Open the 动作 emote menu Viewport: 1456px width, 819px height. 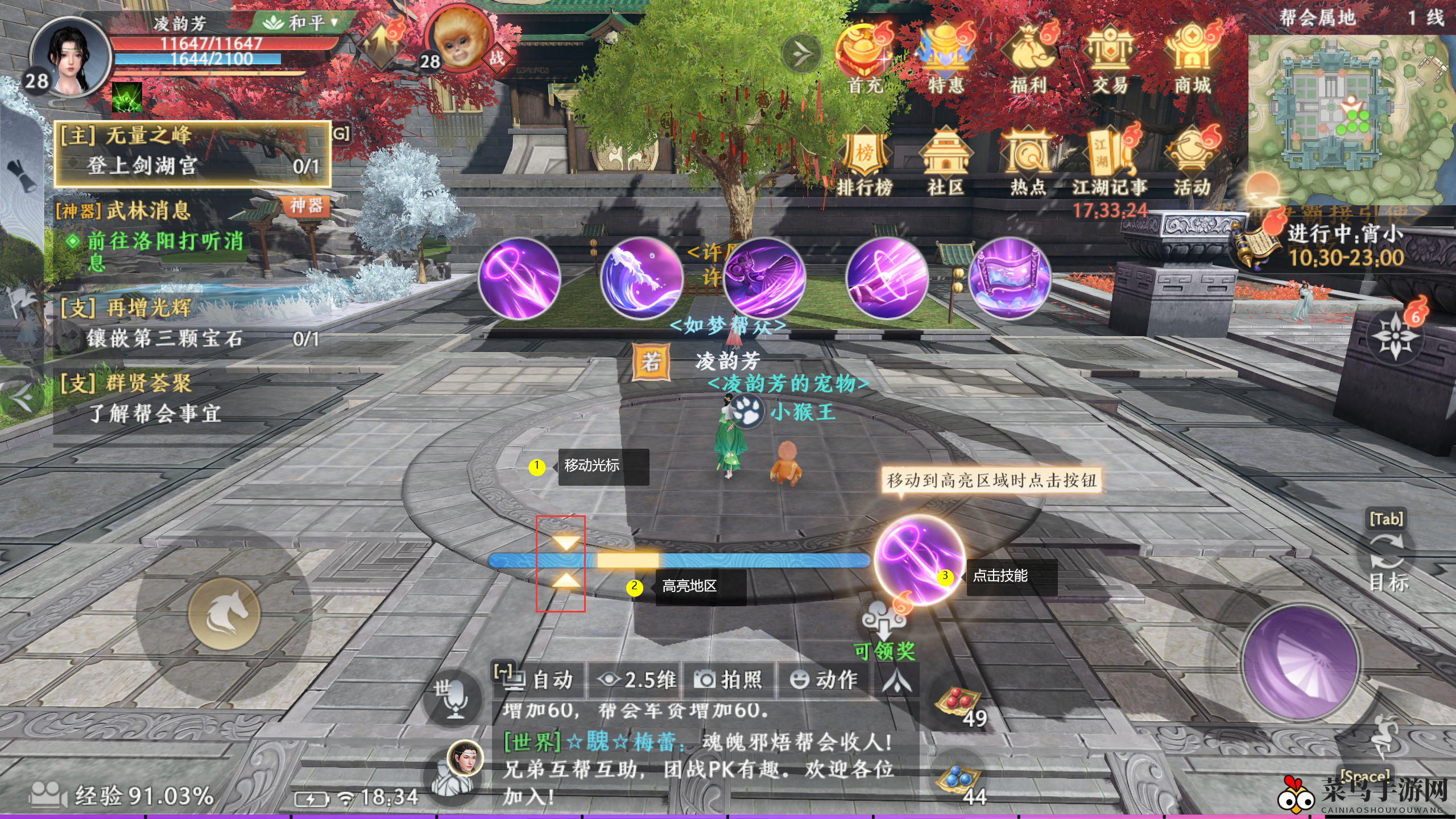tap(824, 679)
